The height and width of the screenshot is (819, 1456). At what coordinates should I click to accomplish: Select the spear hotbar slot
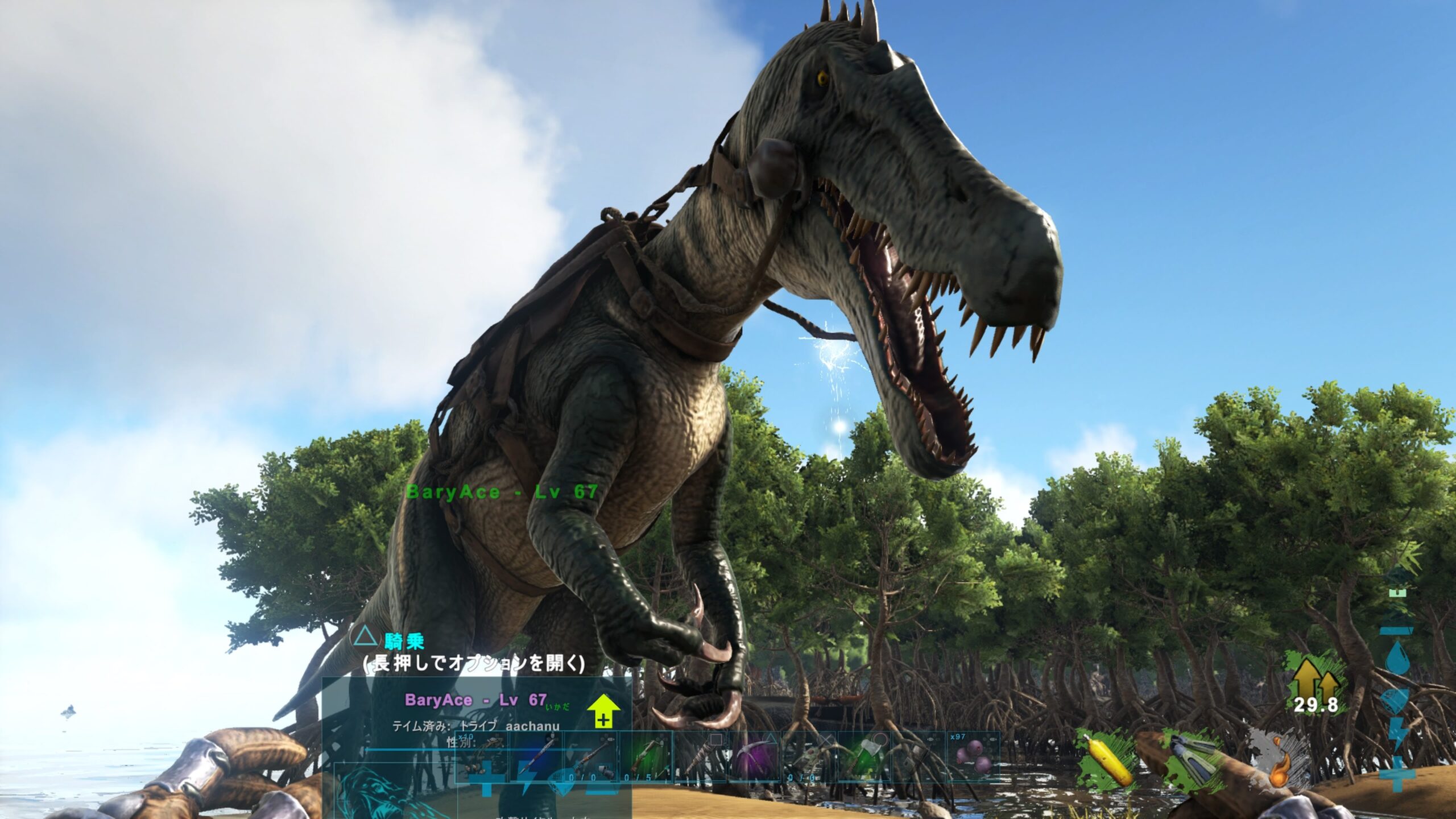pyautogui.click(x=537, y=755)
